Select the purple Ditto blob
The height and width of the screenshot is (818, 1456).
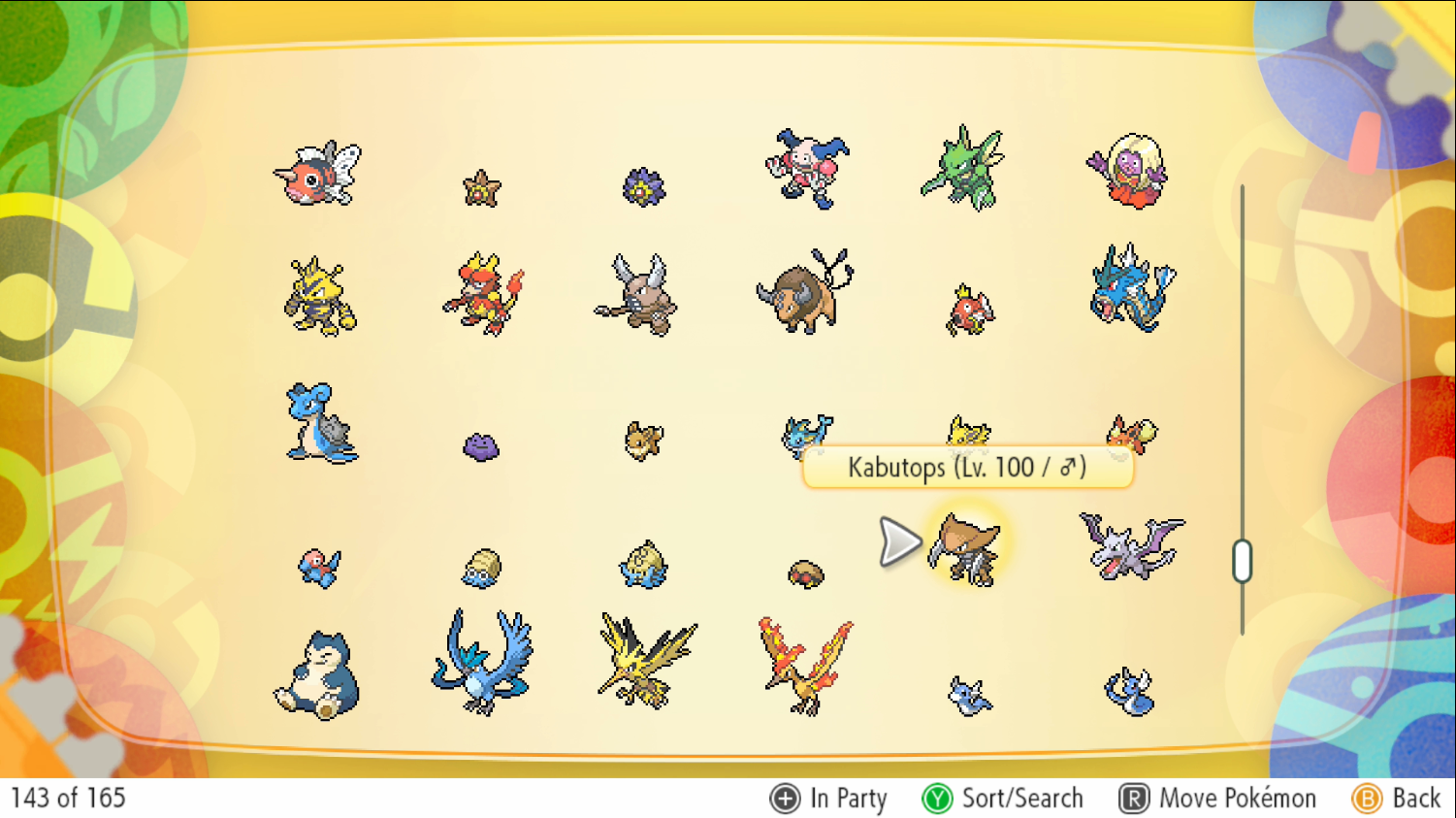pos(481,446)
